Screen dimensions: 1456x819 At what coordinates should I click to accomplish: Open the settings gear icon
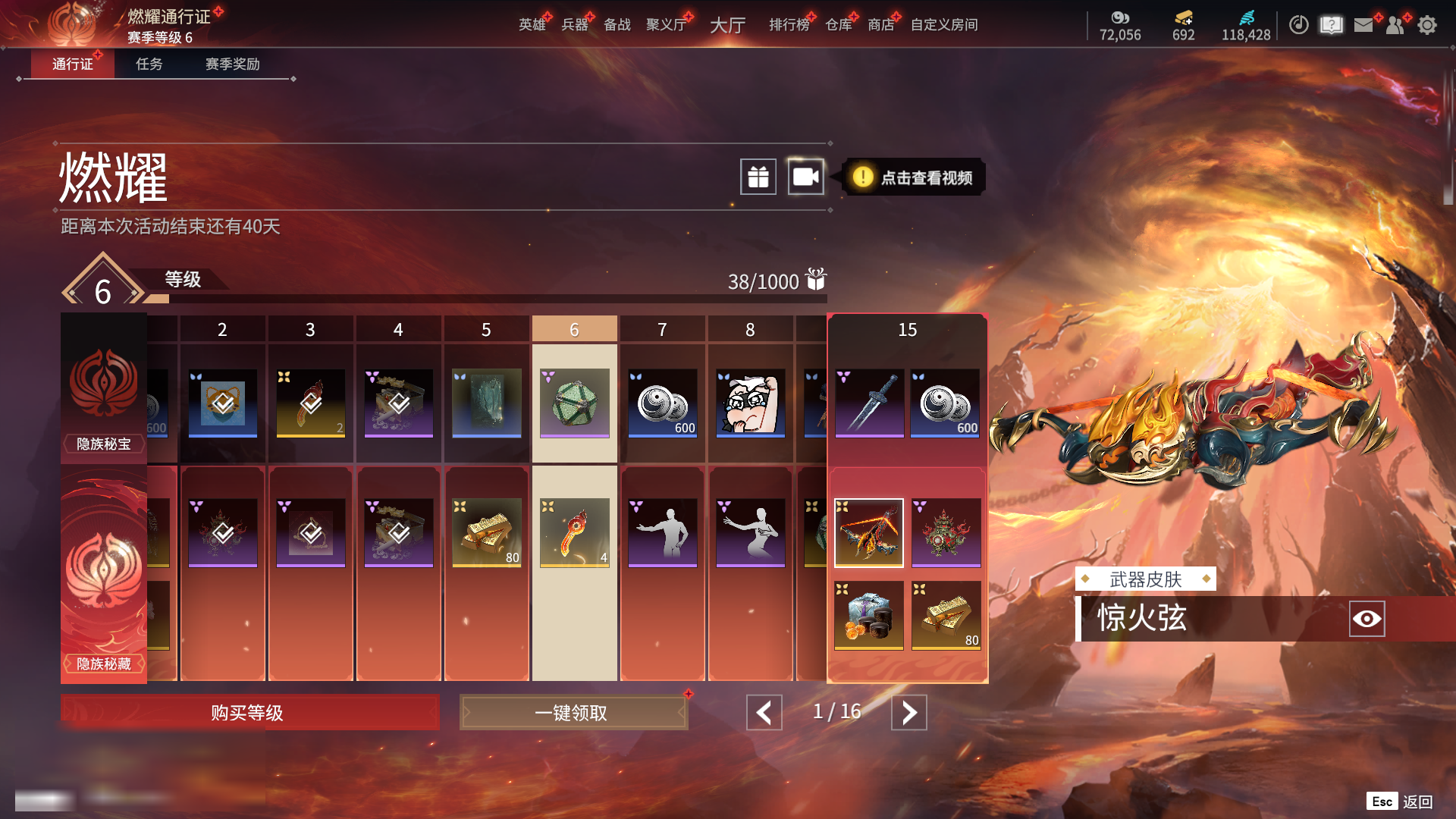[x=1427, y=25]
